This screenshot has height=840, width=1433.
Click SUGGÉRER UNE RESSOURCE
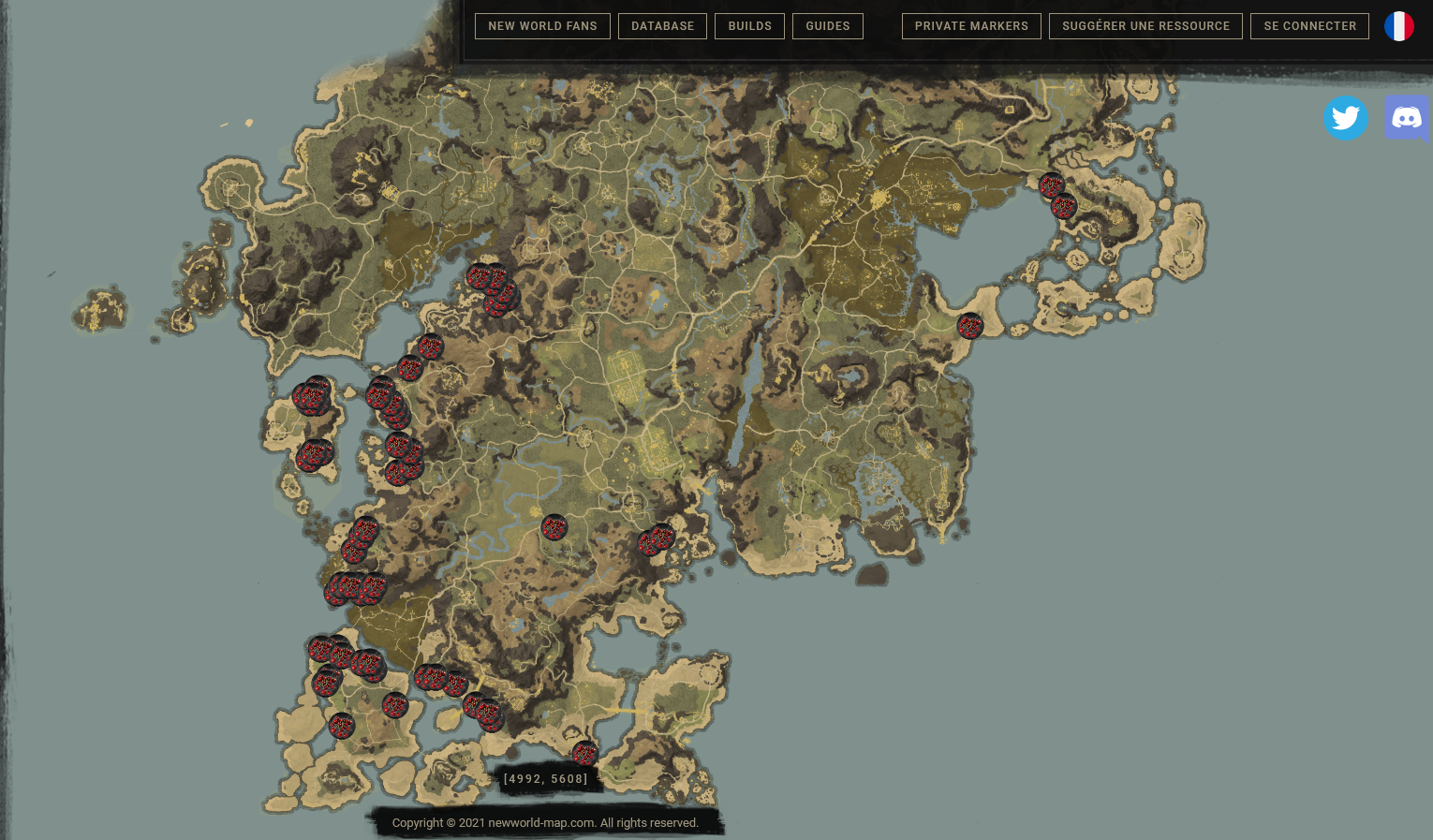[1145, 26]
